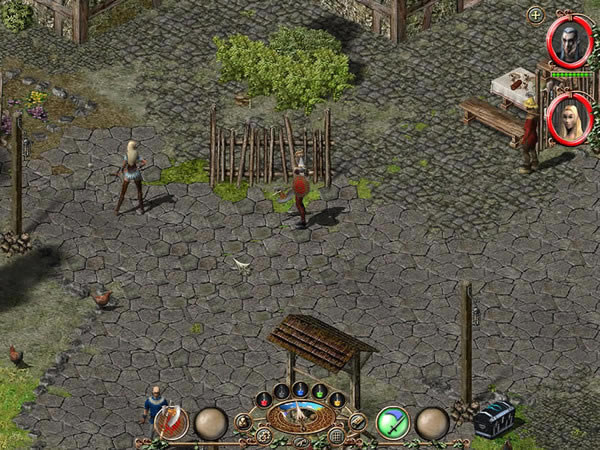Use the green antidote potion
The width and height of the screenshot is (600, 450).
319,391
